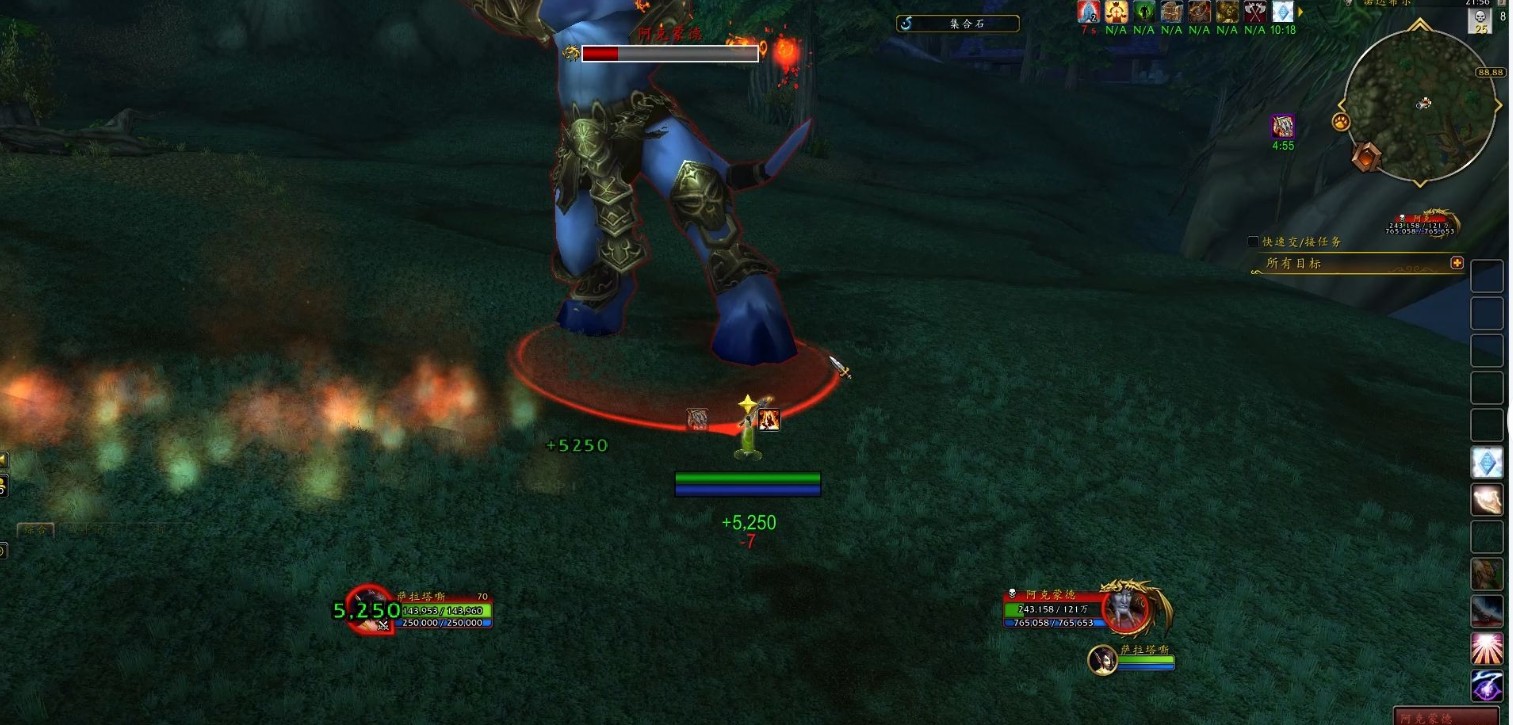Screen dimensions: 1513x725
Task: Tick the 快速交/接任务 checkbox
Action: click(x=1253, y=242)
